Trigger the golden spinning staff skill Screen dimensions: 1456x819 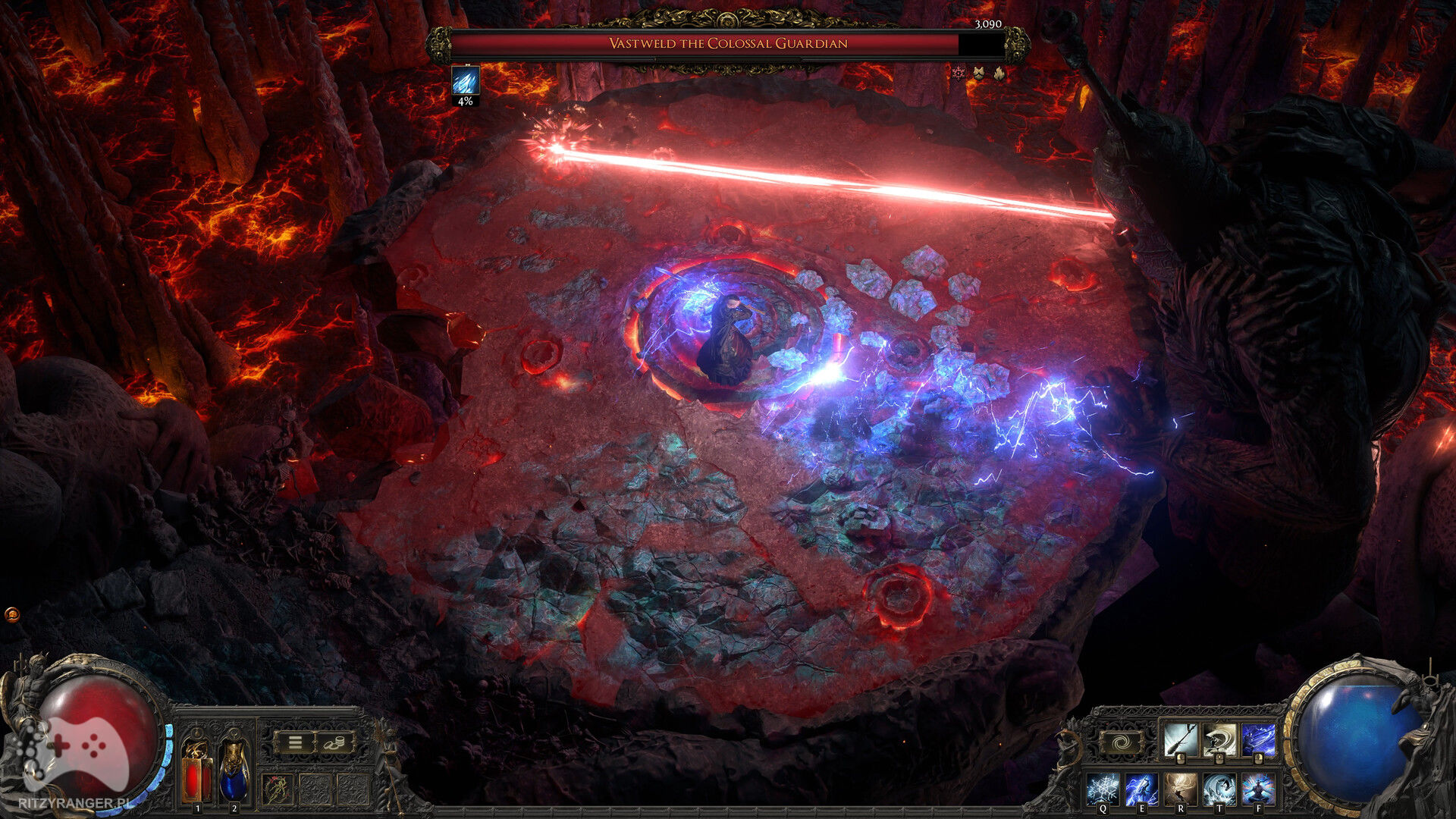click(x=1180, y=789)
